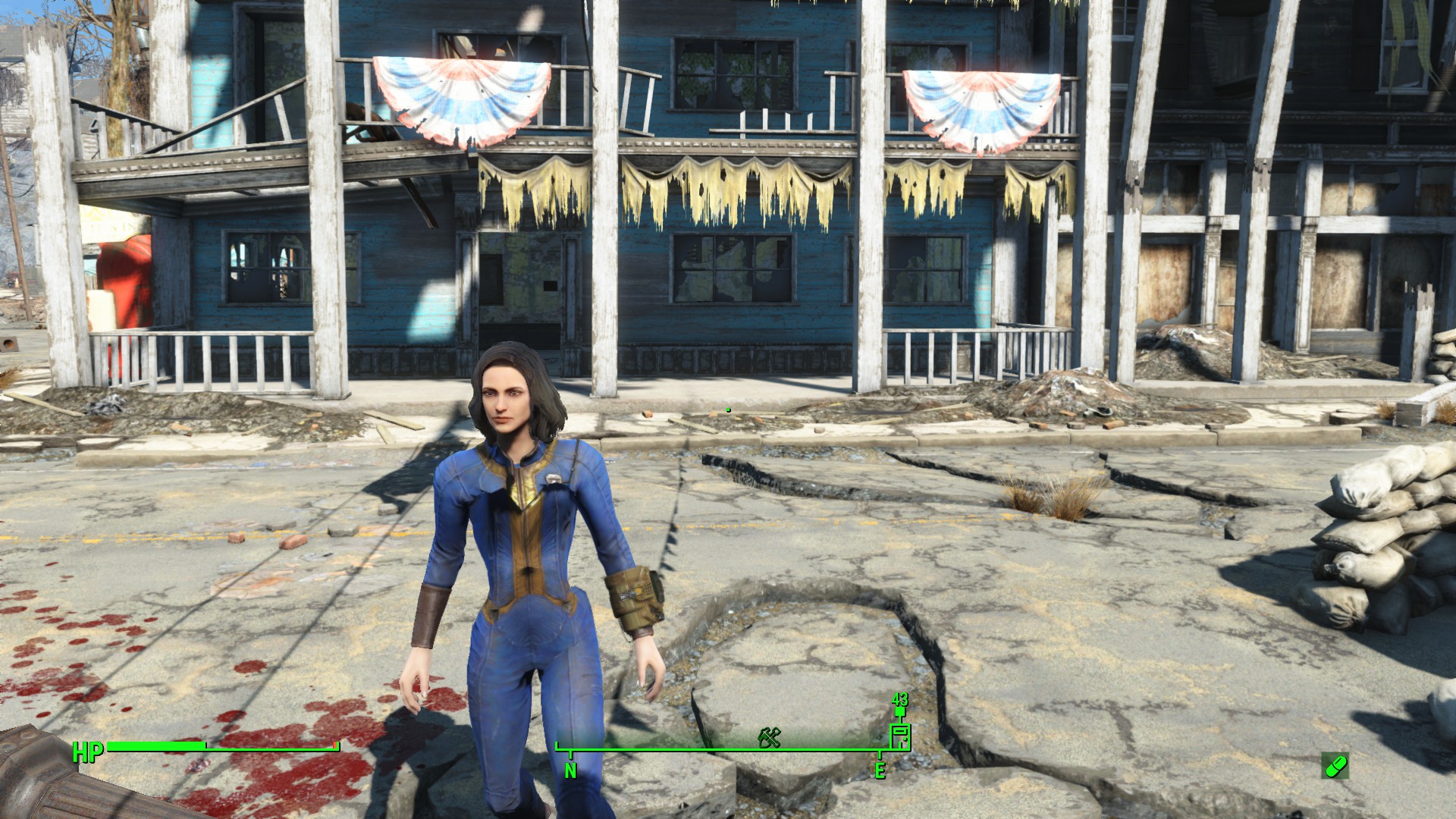Click the green crosshair dot at screen center

click(728, 409)
